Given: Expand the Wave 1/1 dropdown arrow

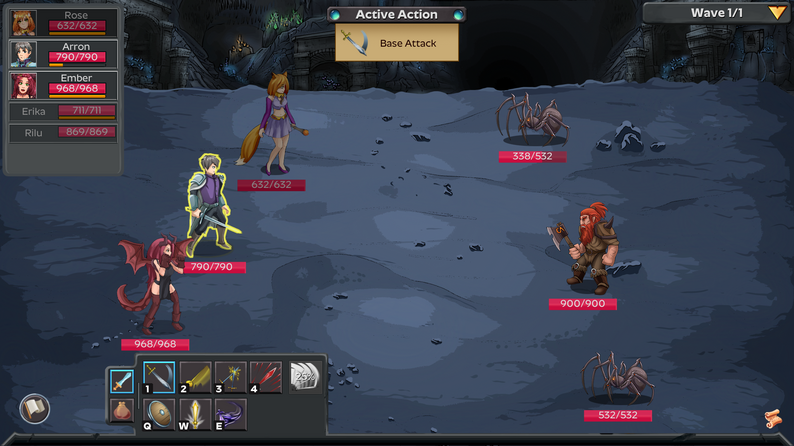Looking at the screenshot, I should (x=777, y=13).
